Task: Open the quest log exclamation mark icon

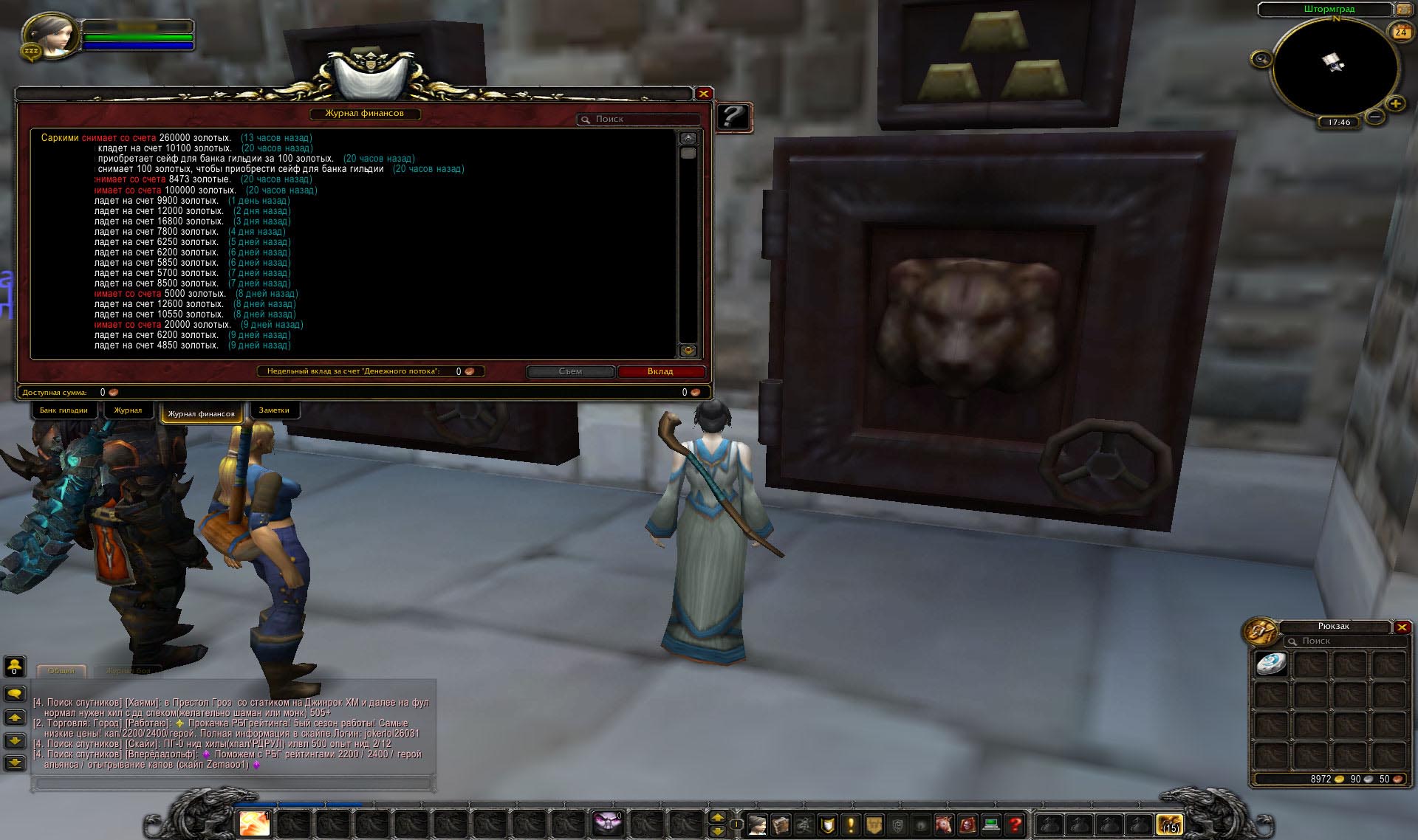Action: pyautogui.click(x=851, y=826)
